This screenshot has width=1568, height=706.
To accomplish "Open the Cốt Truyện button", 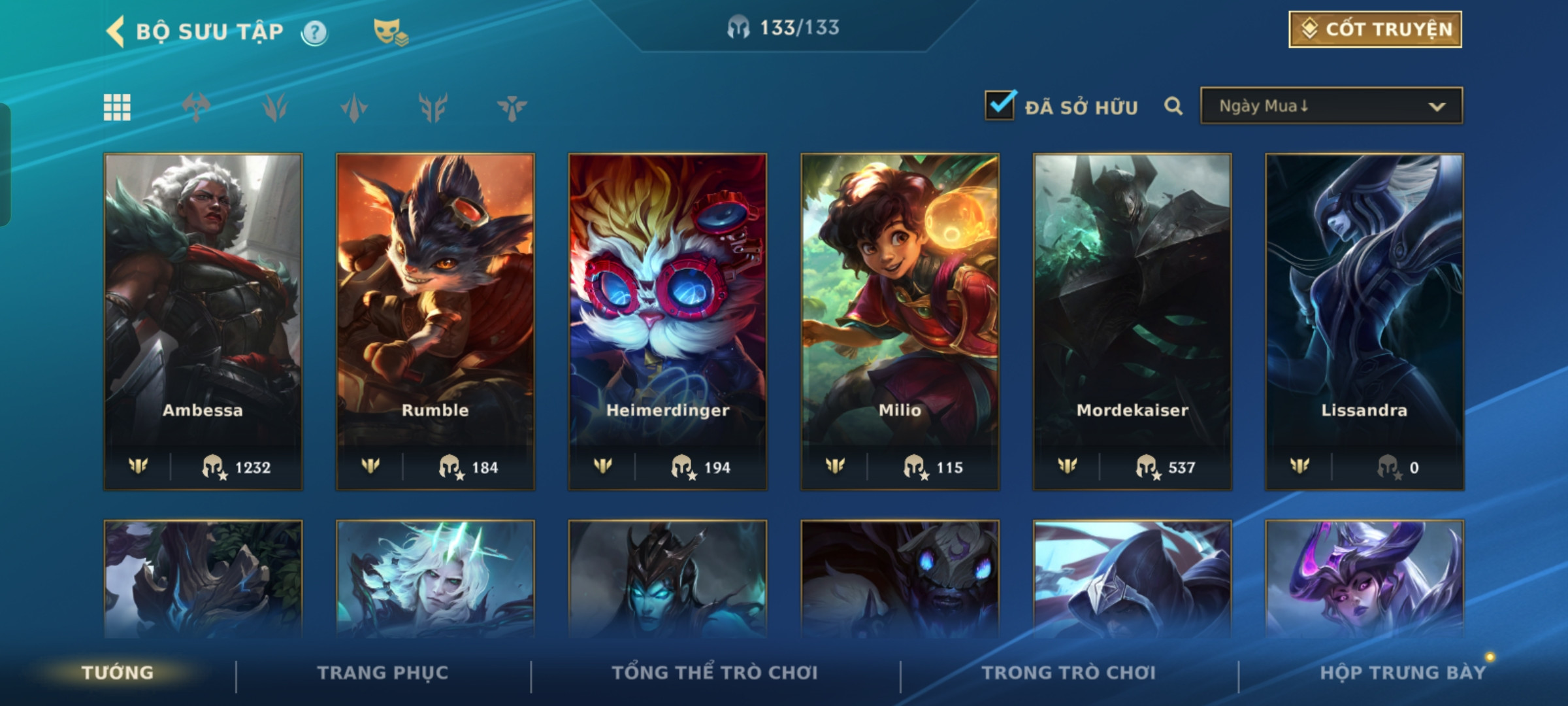I will (1375, 29).
